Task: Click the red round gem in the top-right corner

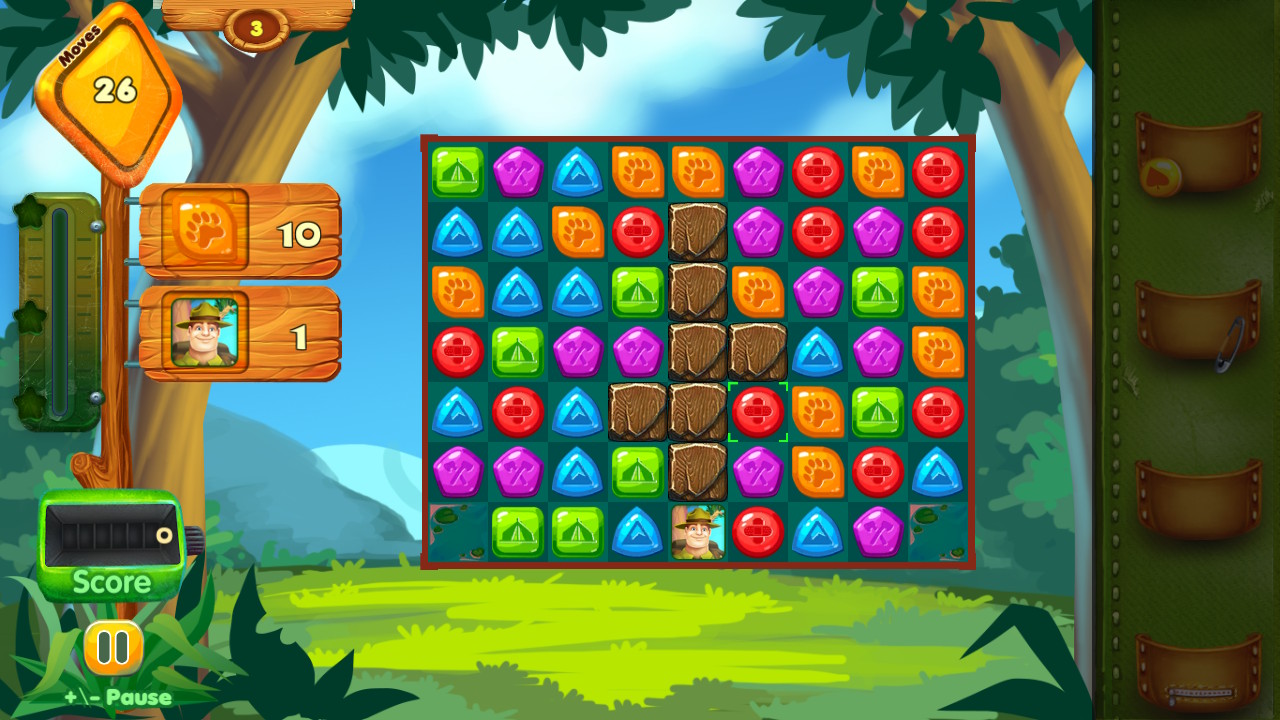Action: coord(937,171)
